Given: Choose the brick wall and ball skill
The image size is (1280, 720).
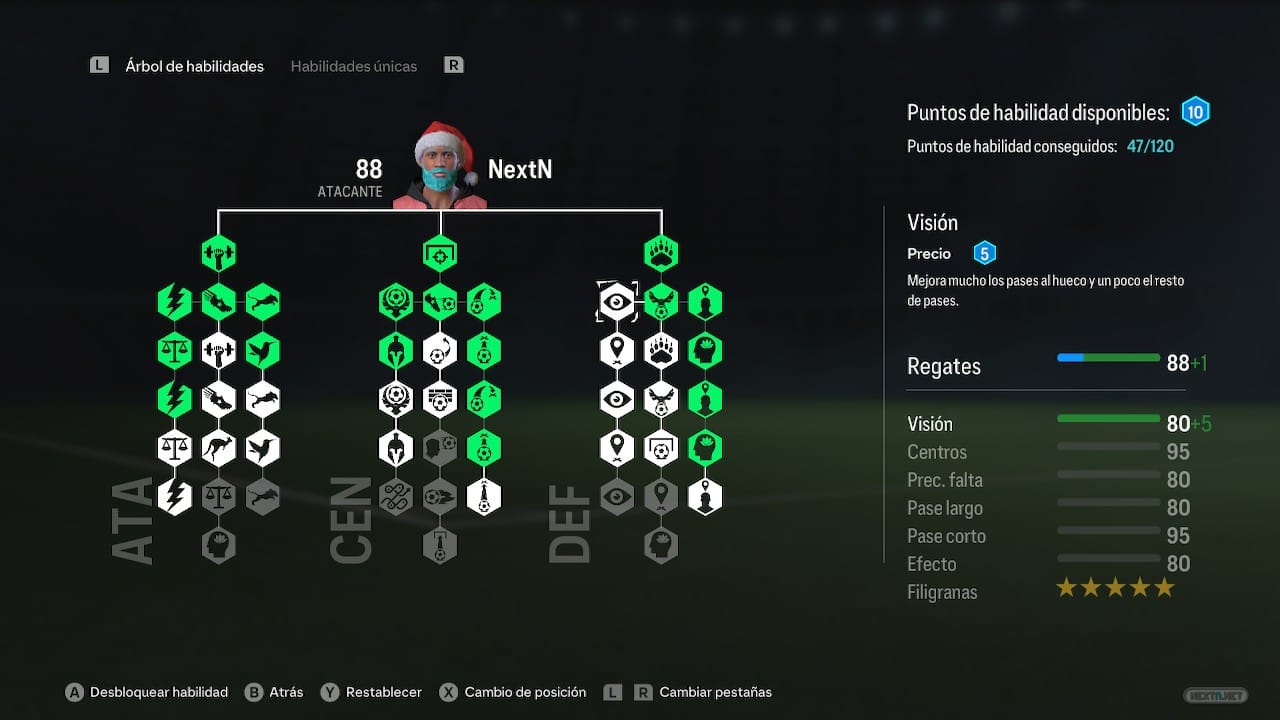Looking at the screenshot, I should (x=439, y=399).
